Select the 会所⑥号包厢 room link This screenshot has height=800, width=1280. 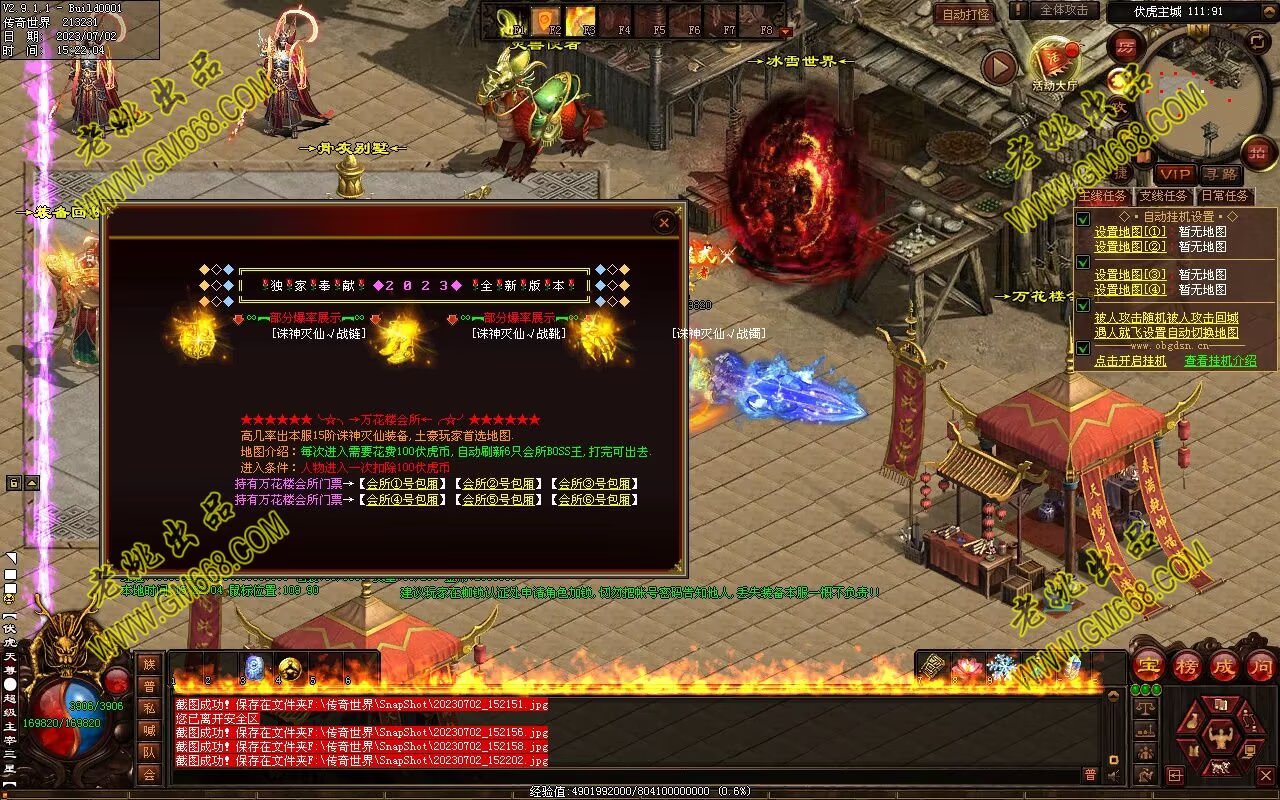(x=594, y=500)
